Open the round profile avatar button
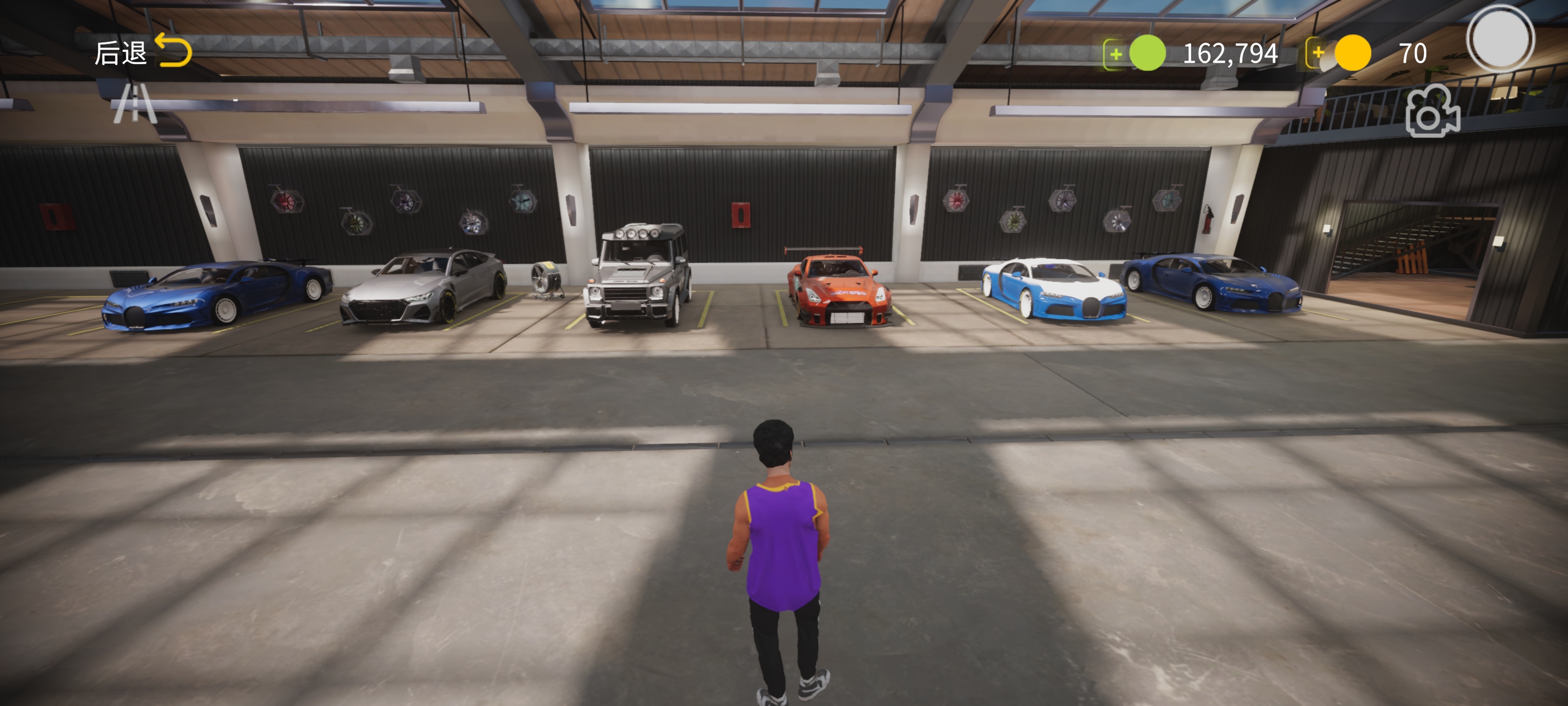 (x=1500, y=39)
